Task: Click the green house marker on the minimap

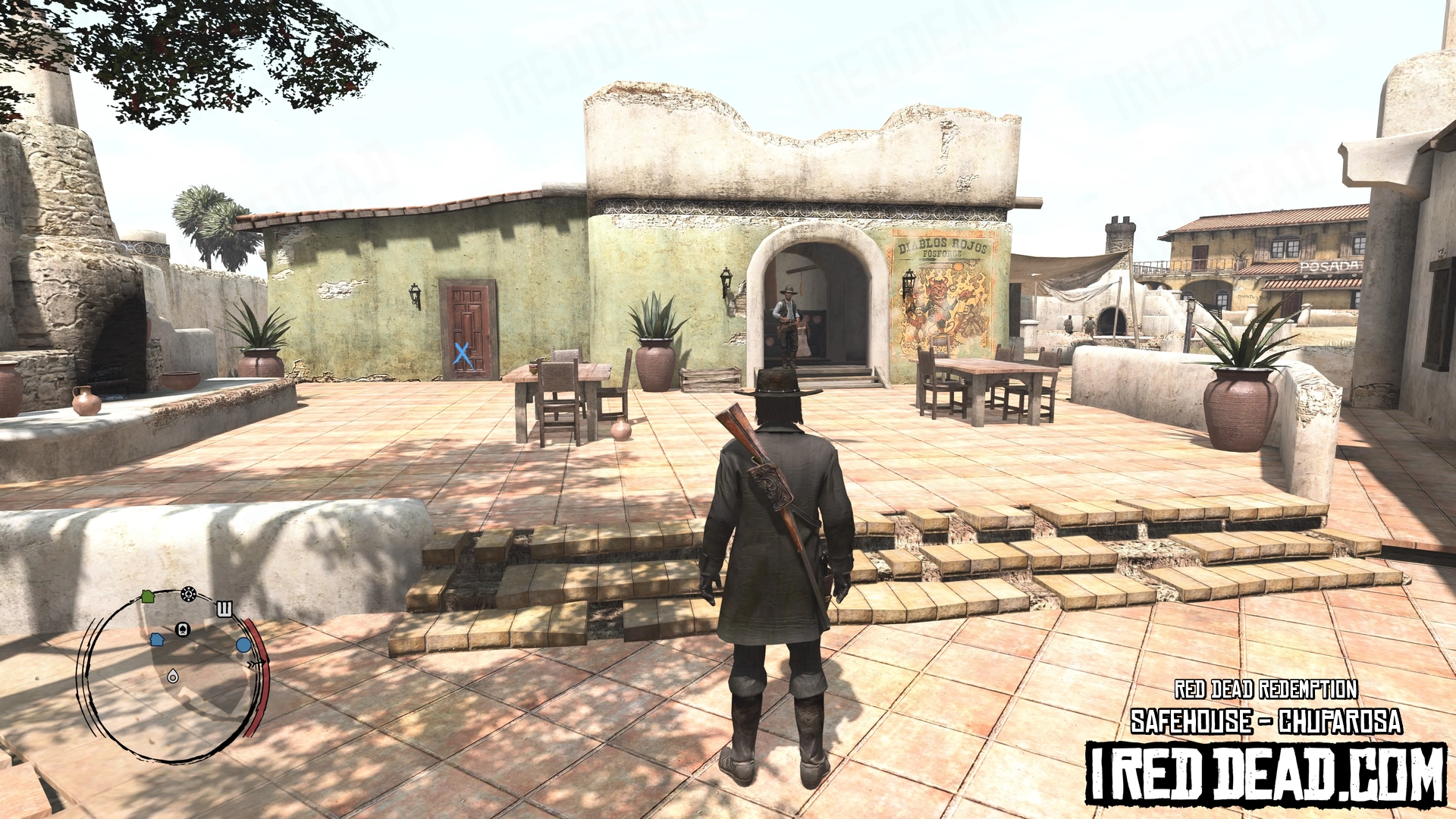Action: [x=148, y=597]
